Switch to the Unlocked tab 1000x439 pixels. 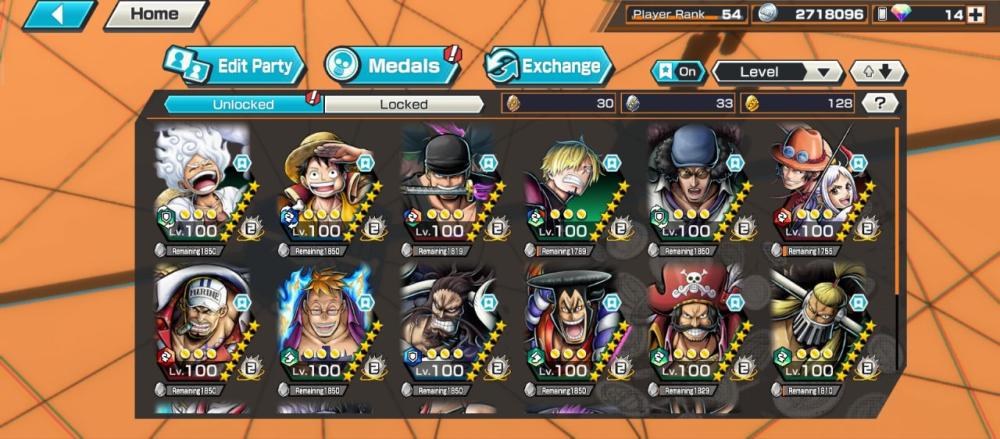click(x=243, y=104)
